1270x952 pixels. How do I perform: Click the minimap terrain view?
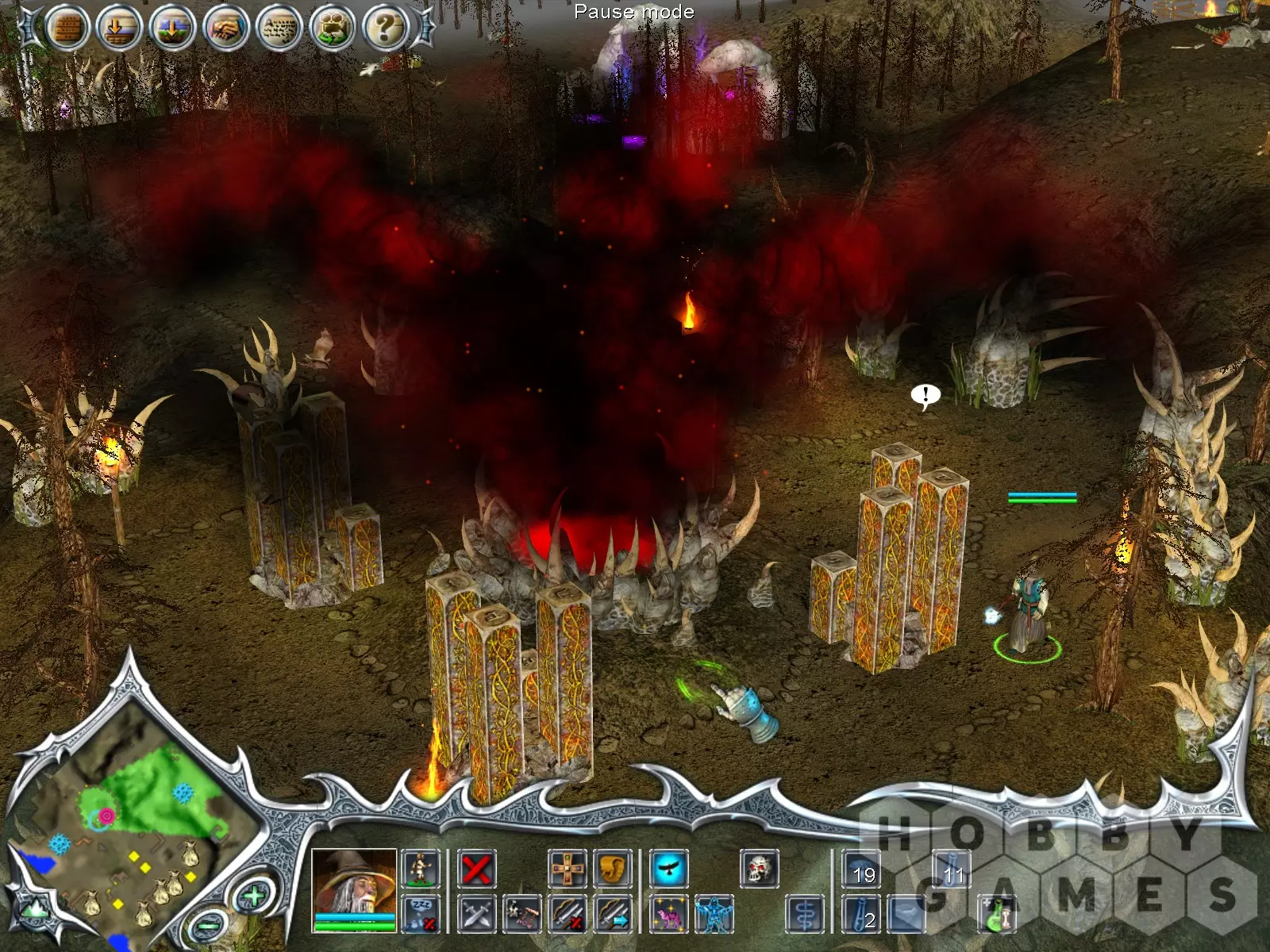point(135,825)
